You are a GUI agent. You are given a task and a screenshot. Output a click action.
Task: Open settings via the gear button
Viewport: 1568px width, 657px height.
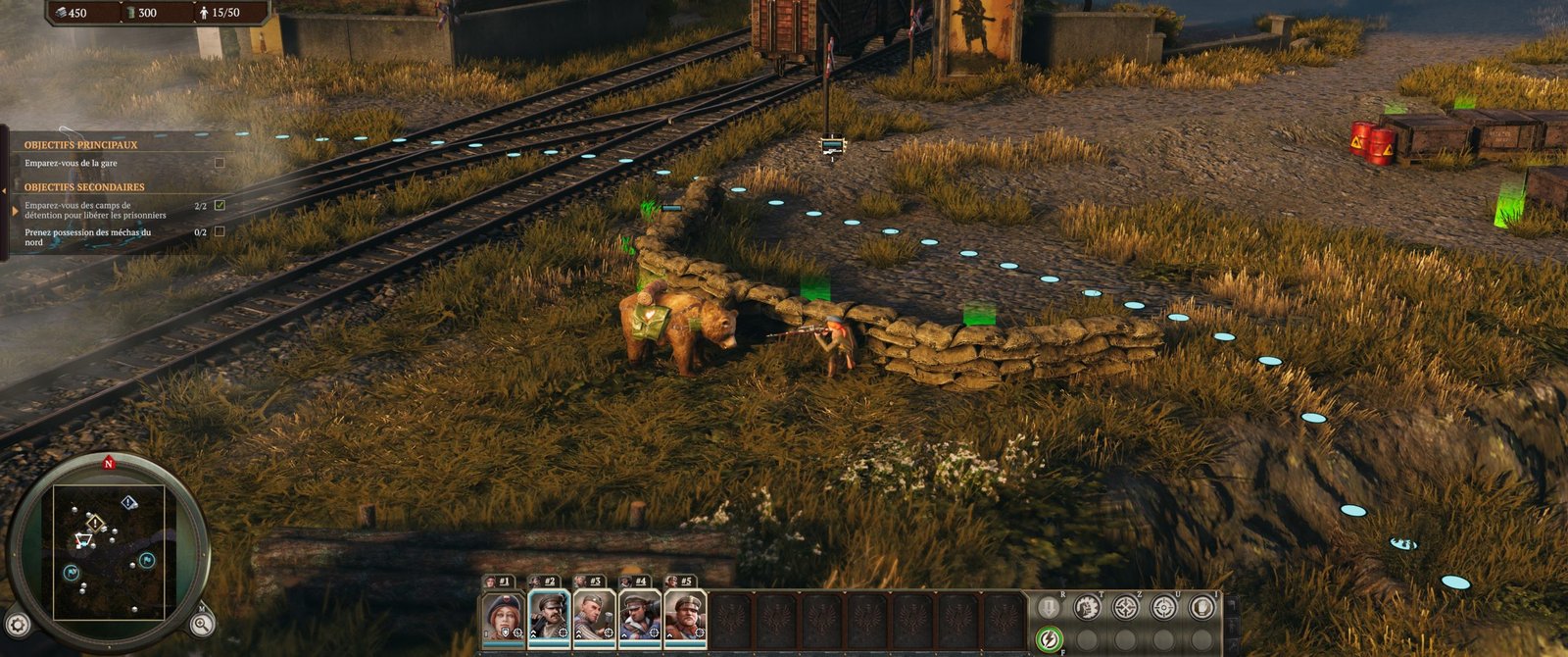click(x=18, y=624)
